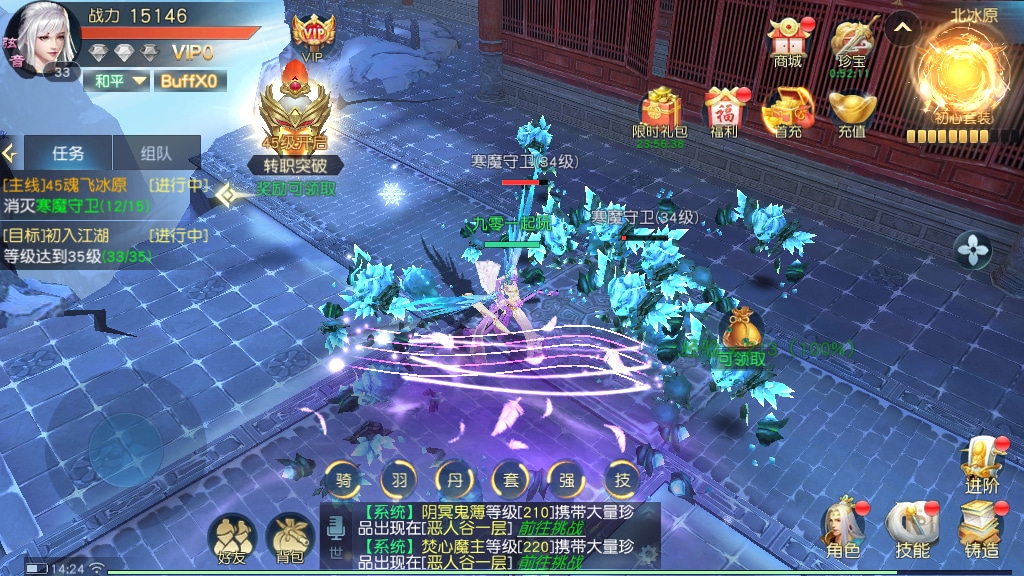Switch to the 组队 team tab
The width and height of the screenshot is (1024, 576).
point(156,154)
